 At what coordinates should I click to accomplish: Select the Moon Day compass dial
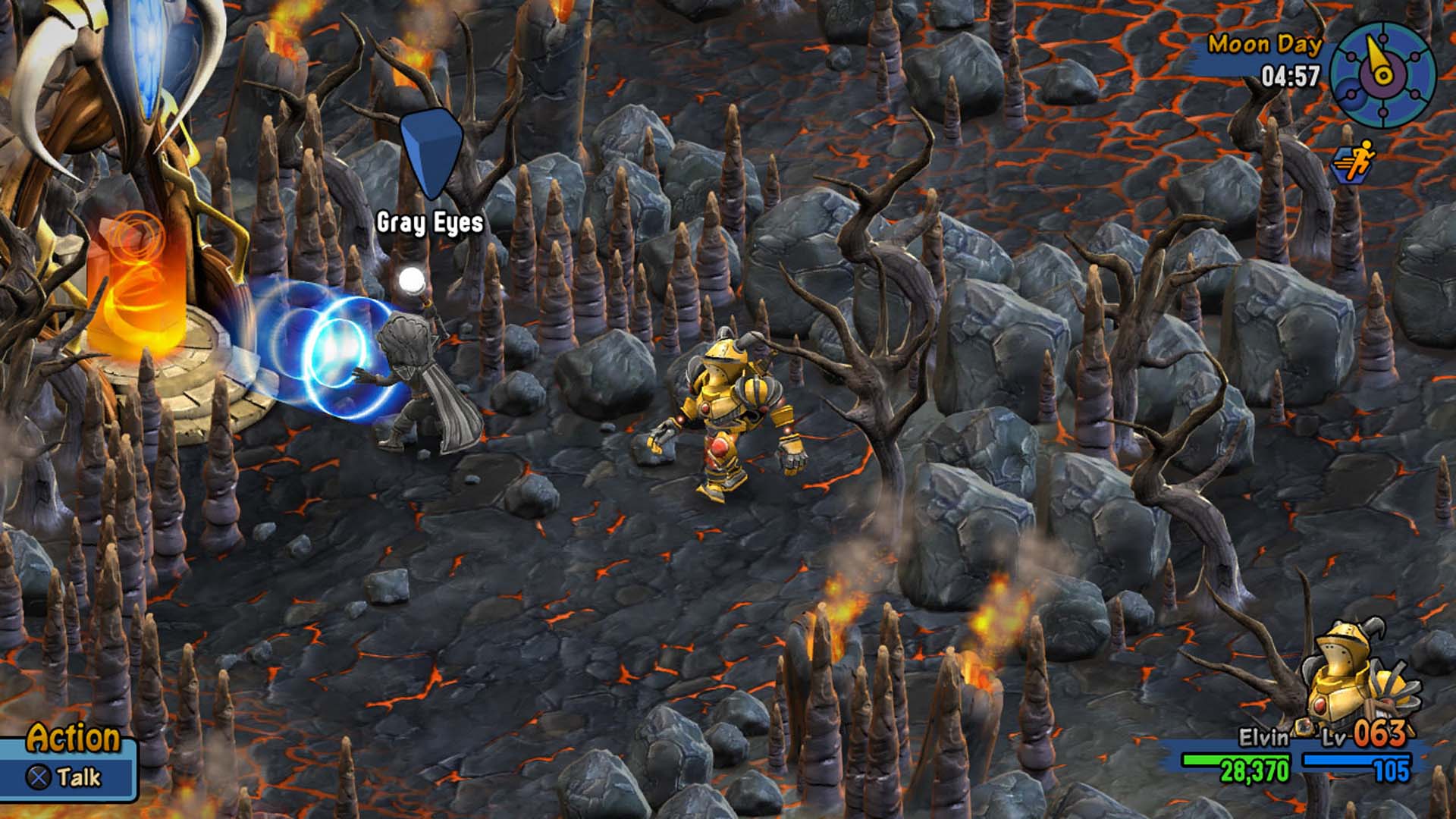[x=1383, y=74]
